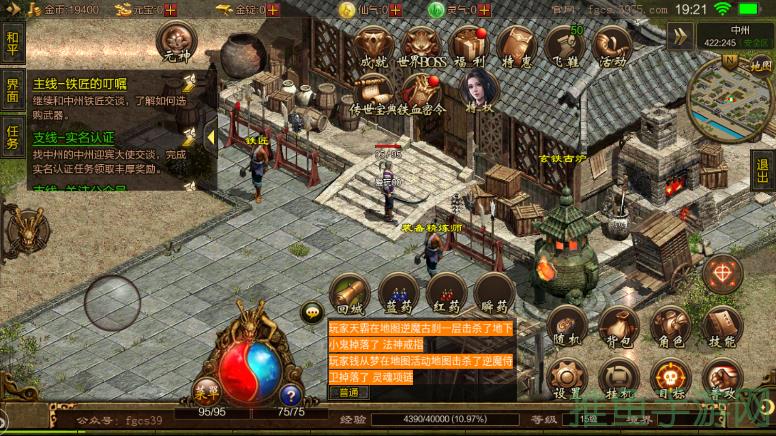Open the 技能 skills book

click(x=720, y=326)
